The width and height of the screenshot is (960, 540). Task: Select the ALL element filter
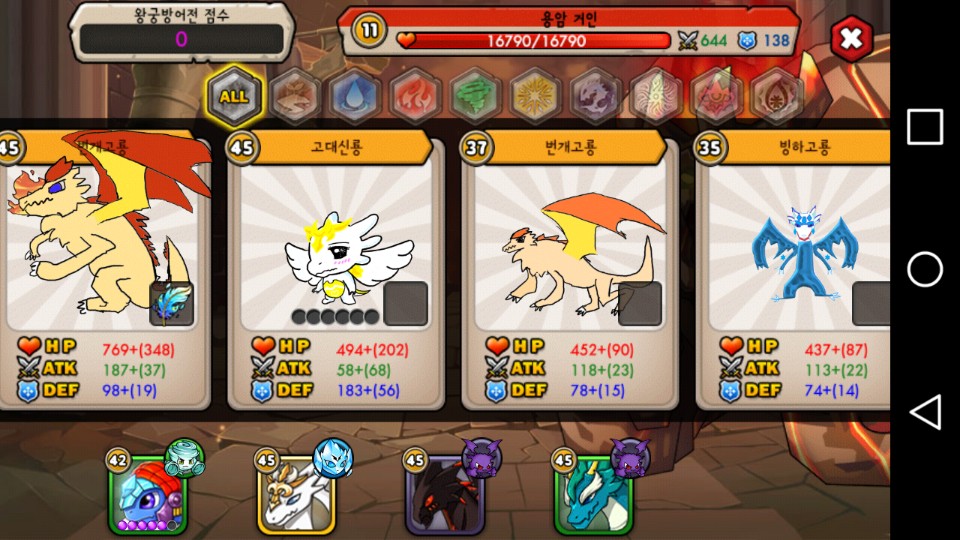(235, 97)
